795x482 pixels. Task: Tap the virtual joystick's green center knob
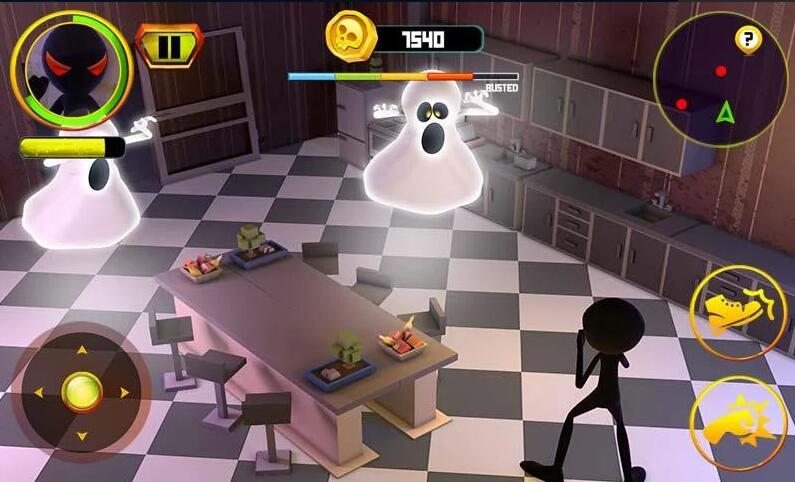click(82, 391)
